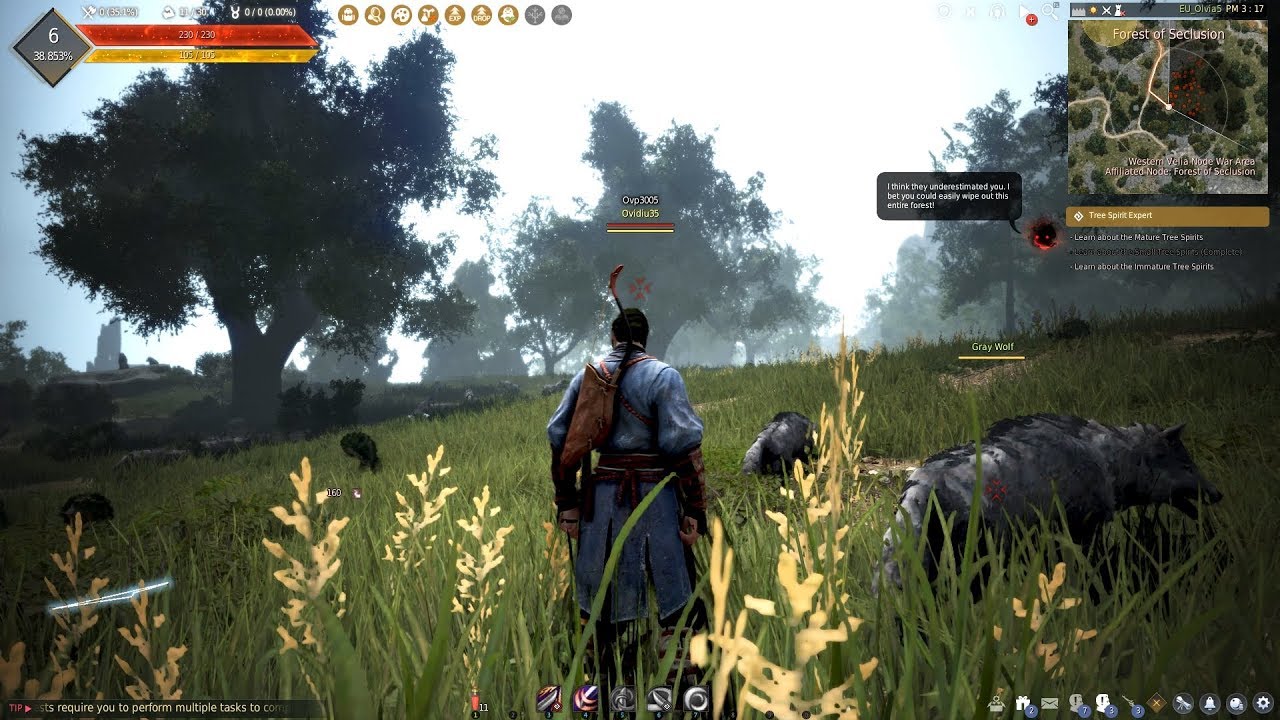Expand the golden diamond menu marker
The height and width of the screenshot is (720, 1280).
(x=1154, y=703)
